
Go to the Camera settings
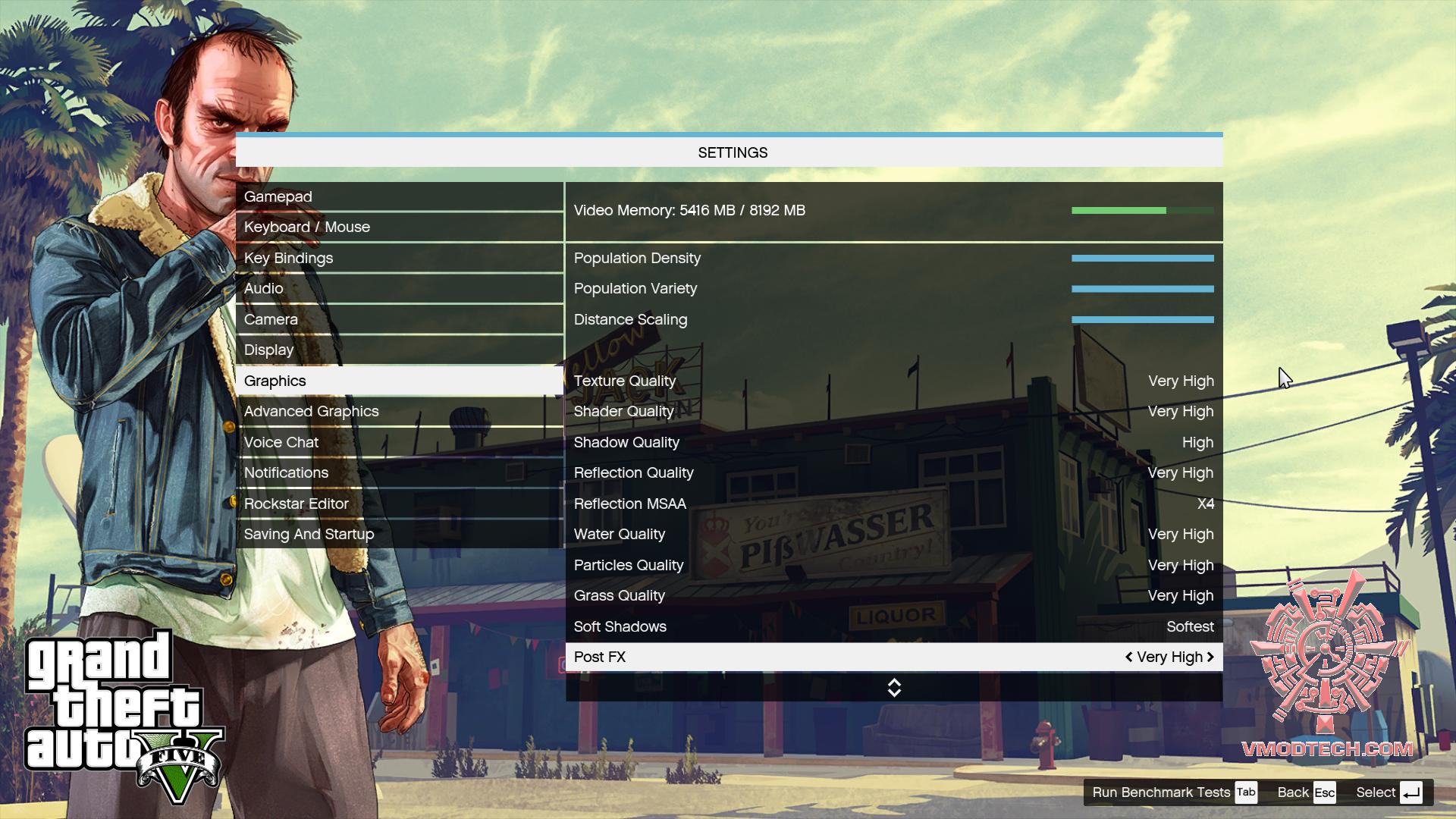(399, 320)
